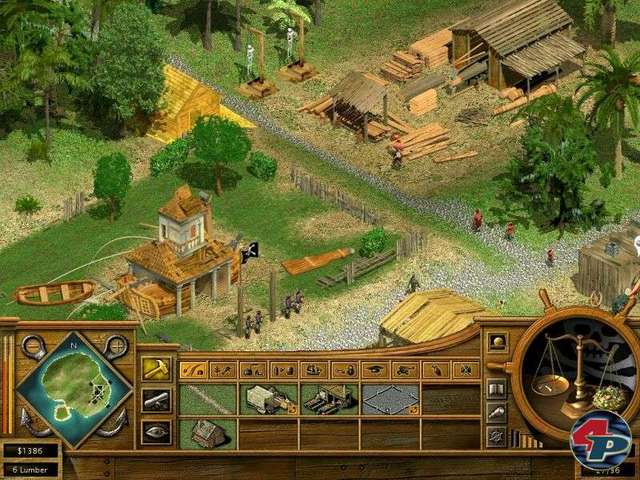Choose the white building with cart
Image resolution: width=640 pixels, height=480 pixels.
pos(268,400)
